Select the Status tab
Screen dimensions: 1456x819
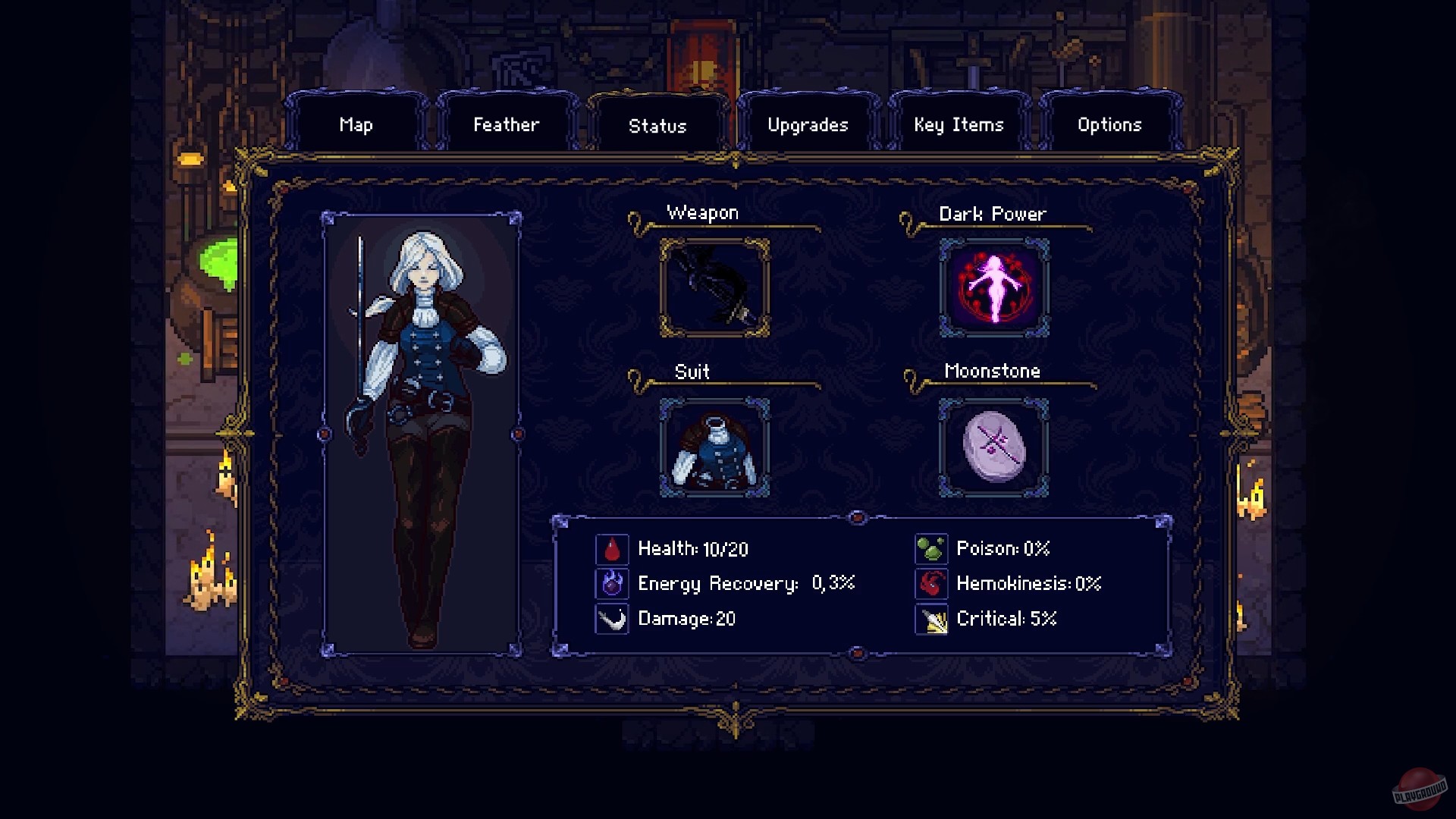coord(658,124)
